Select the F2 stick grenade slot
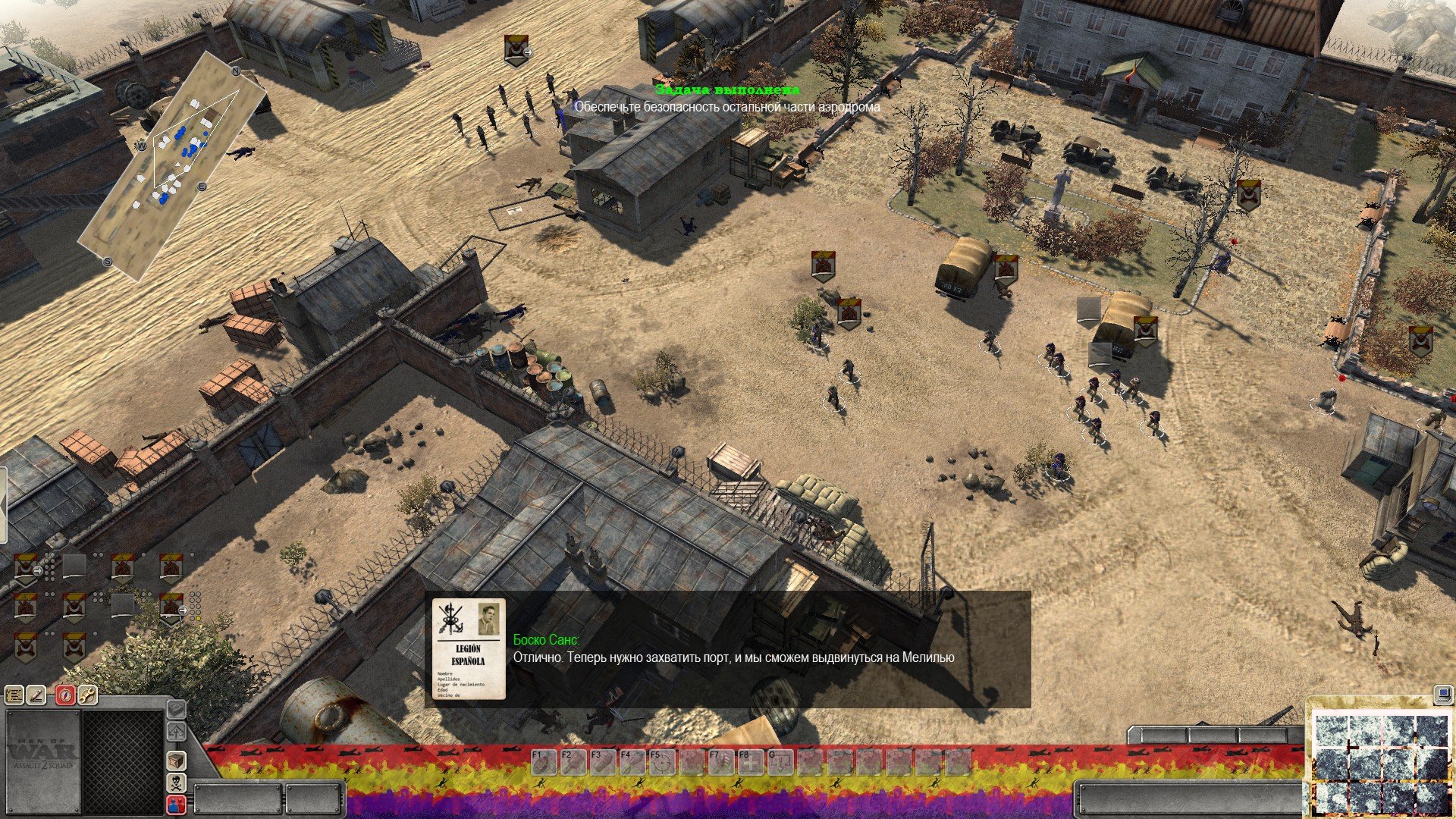The height and width of the screenshot is (819, 1456). pos(573,761)
